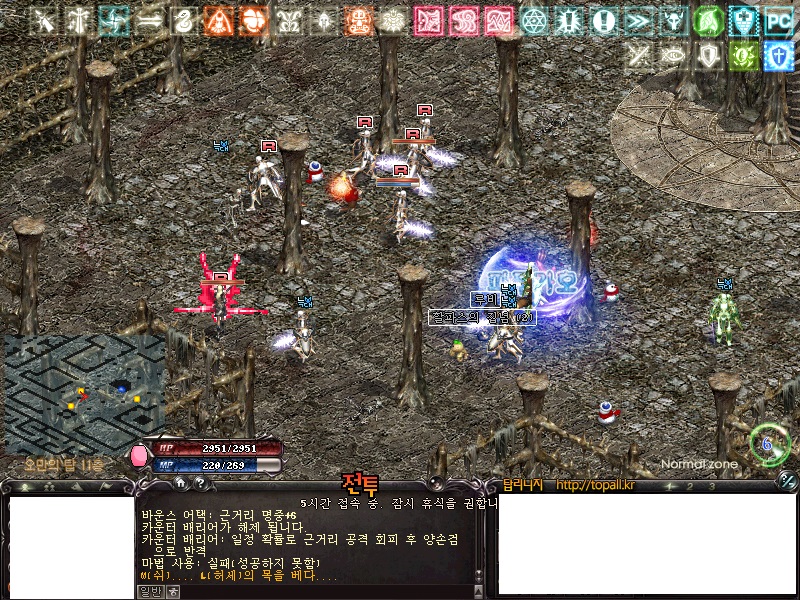Open the home button under the MP bar

180,482
